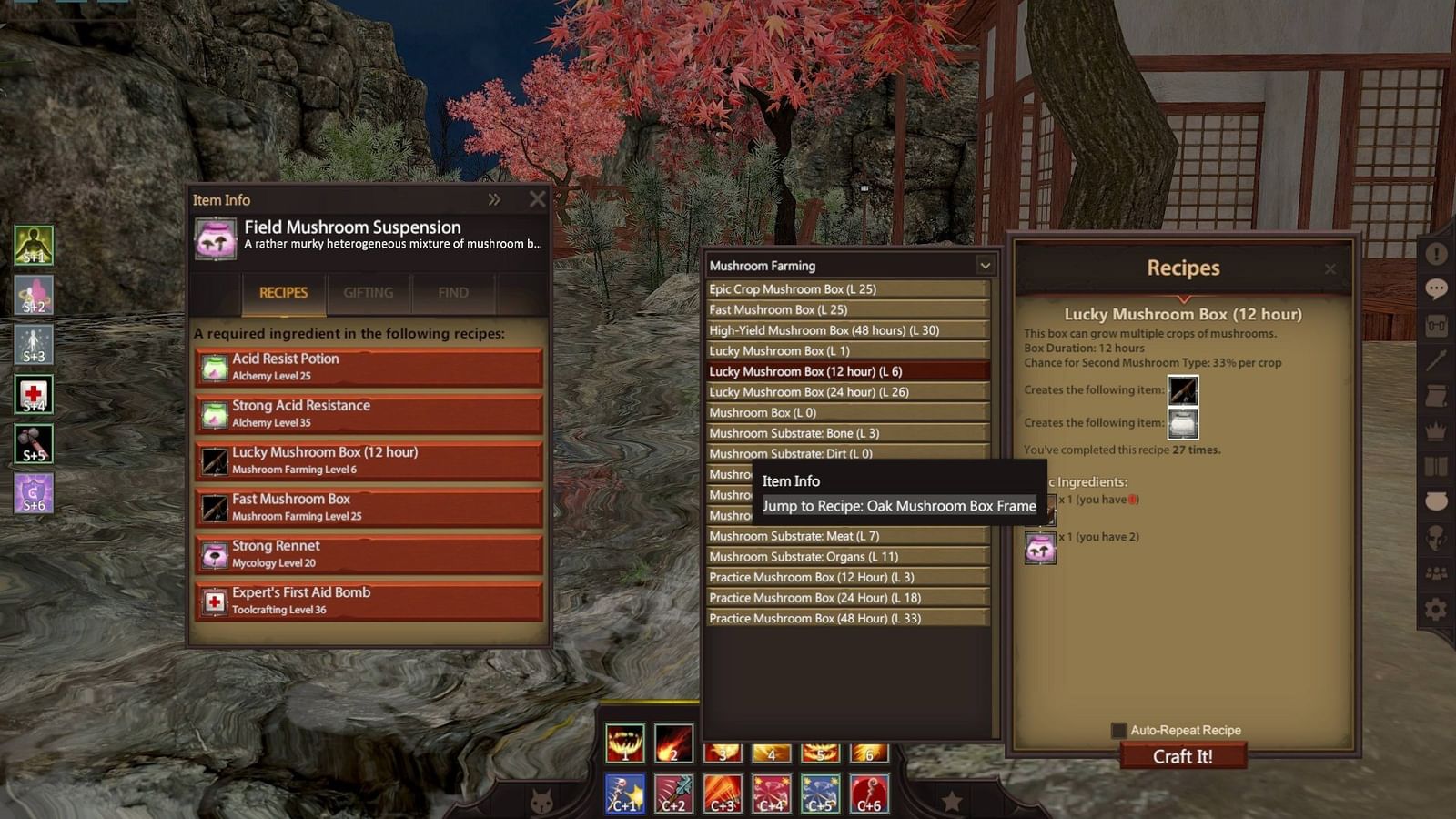The image size is (1456, 819).
Task: Activate the C+6 red staff ability
Action: [867, 794]
